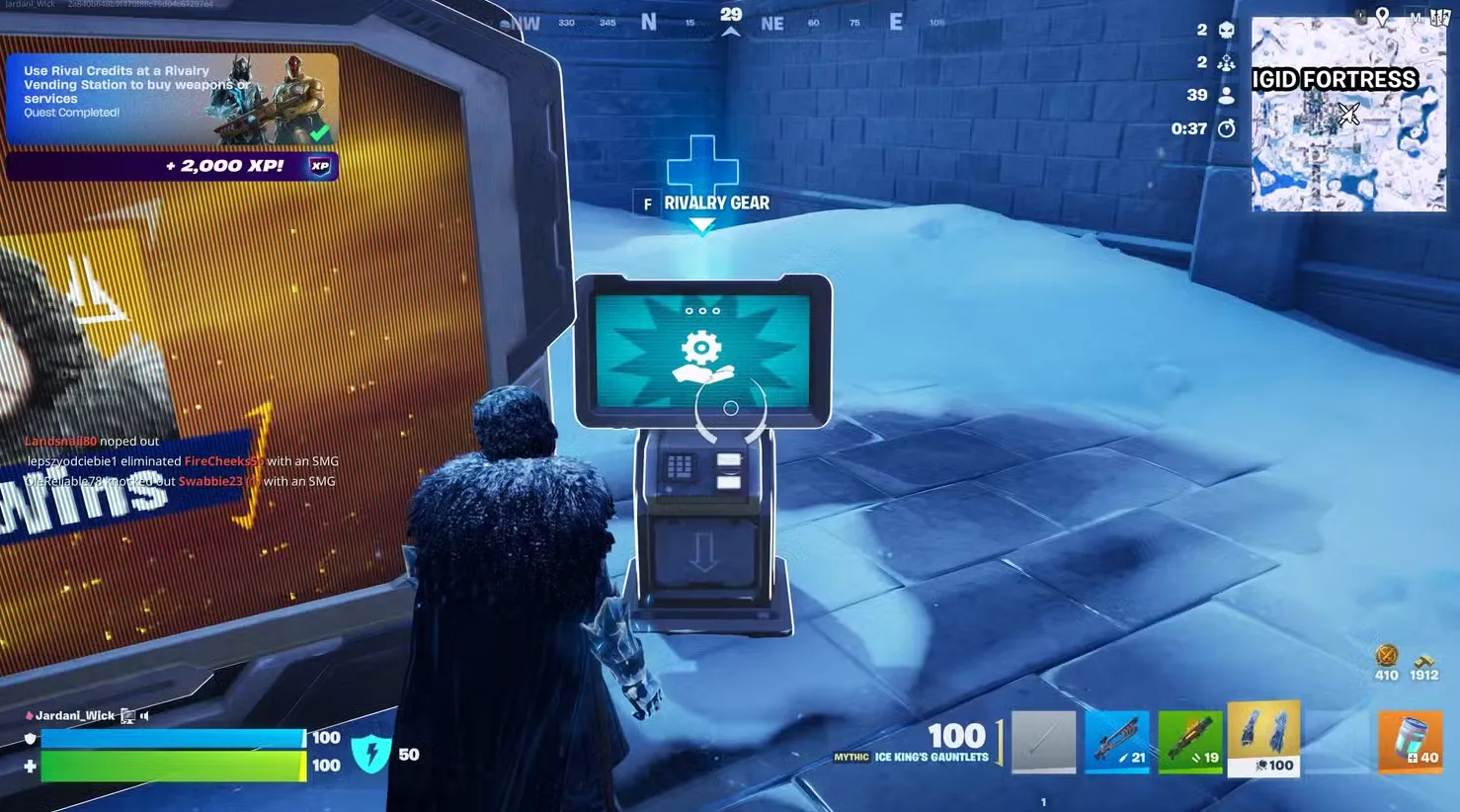Click the eliminations skull icon
1460x812 pixels.
click(x=1226, y=30)
